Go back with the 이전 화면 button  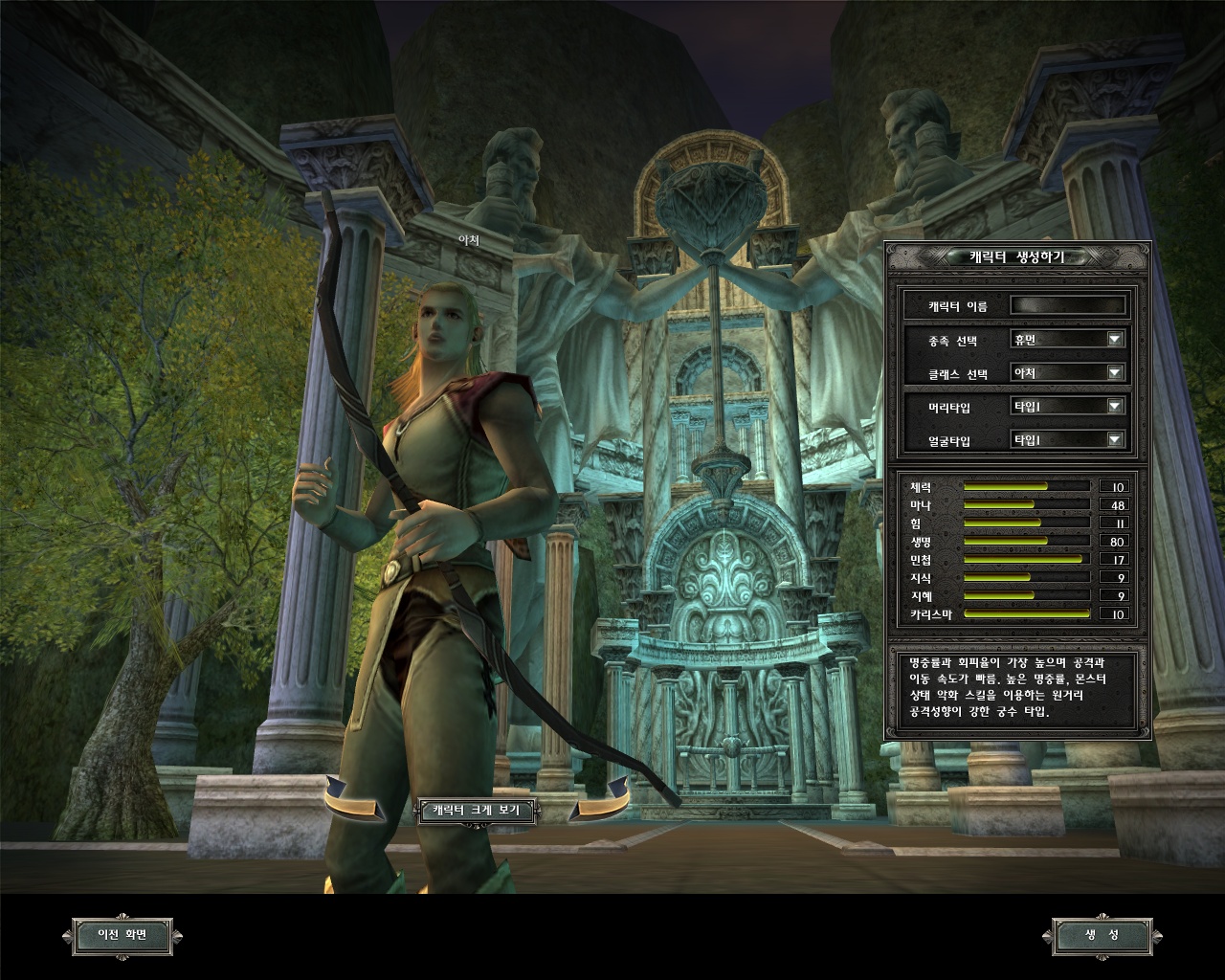[x=122, y=935]
